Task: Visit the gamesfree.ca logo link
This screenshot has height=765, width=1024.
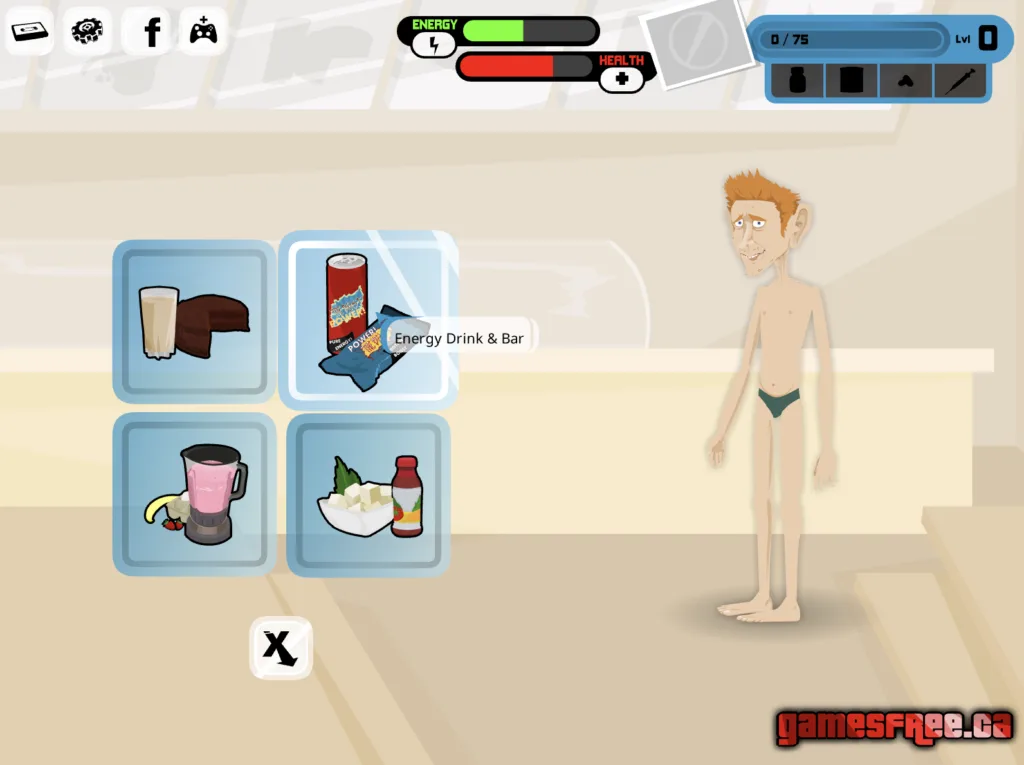Action: coord(894,726)
